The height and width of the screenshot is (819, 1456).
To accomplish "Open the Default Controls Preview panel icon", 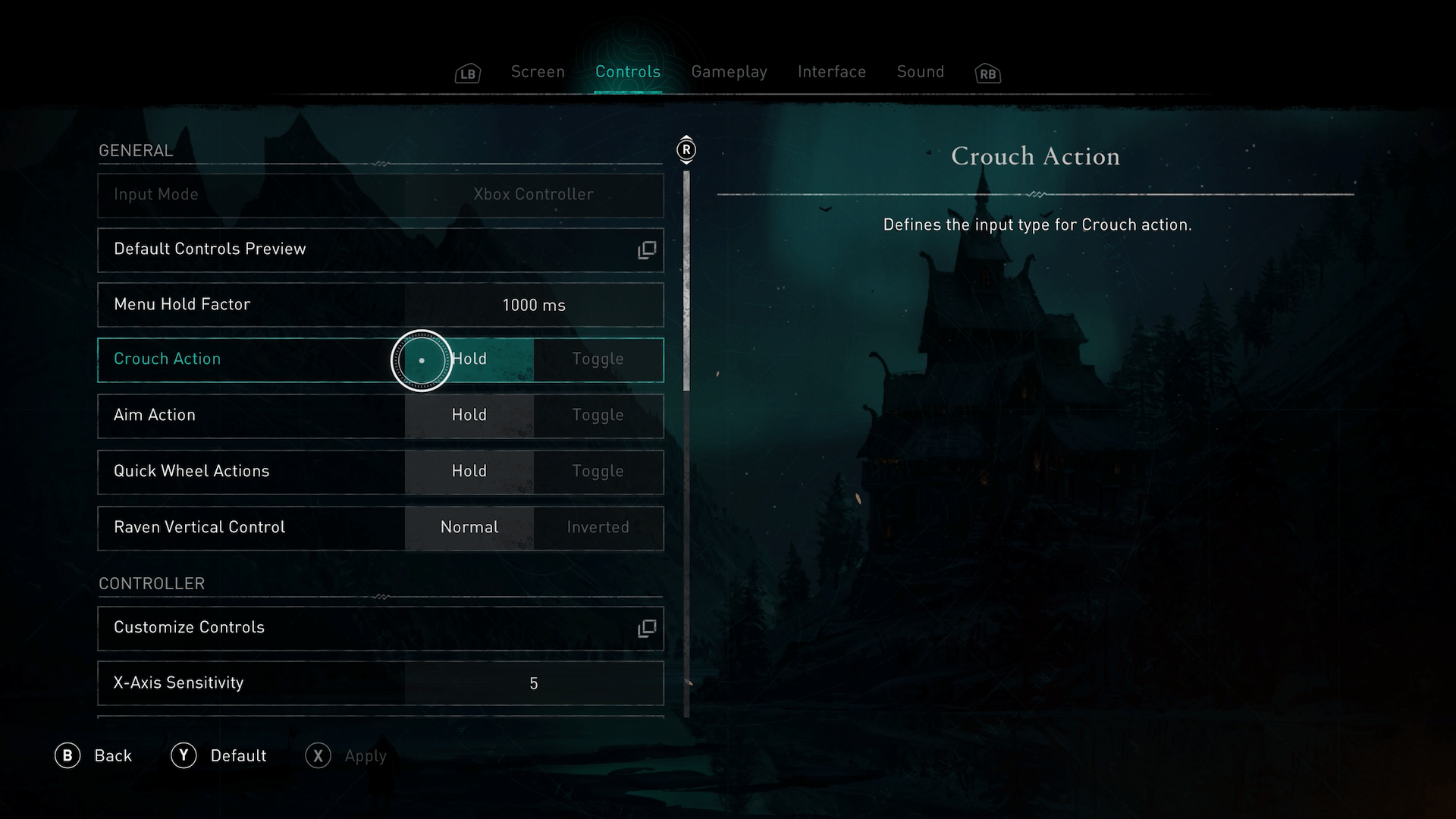I will [645, 249].
